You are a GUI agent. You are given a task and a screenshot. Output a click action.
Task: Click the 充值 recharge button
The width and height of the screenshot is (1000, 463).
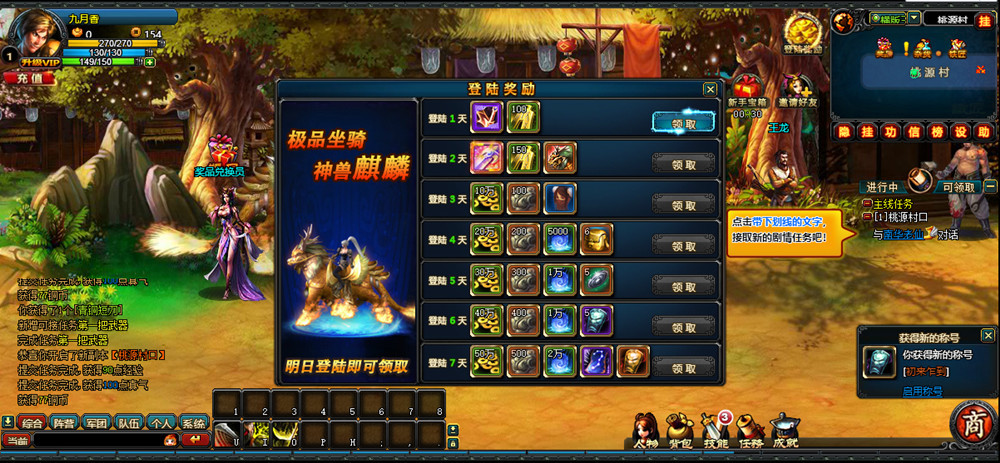(27, 77)
